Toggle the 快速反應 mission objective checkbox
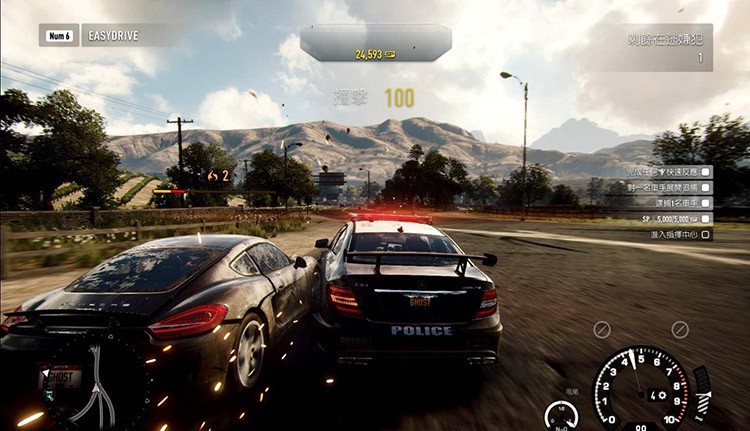Screen dimensions: 750x431 pos(706,171)
